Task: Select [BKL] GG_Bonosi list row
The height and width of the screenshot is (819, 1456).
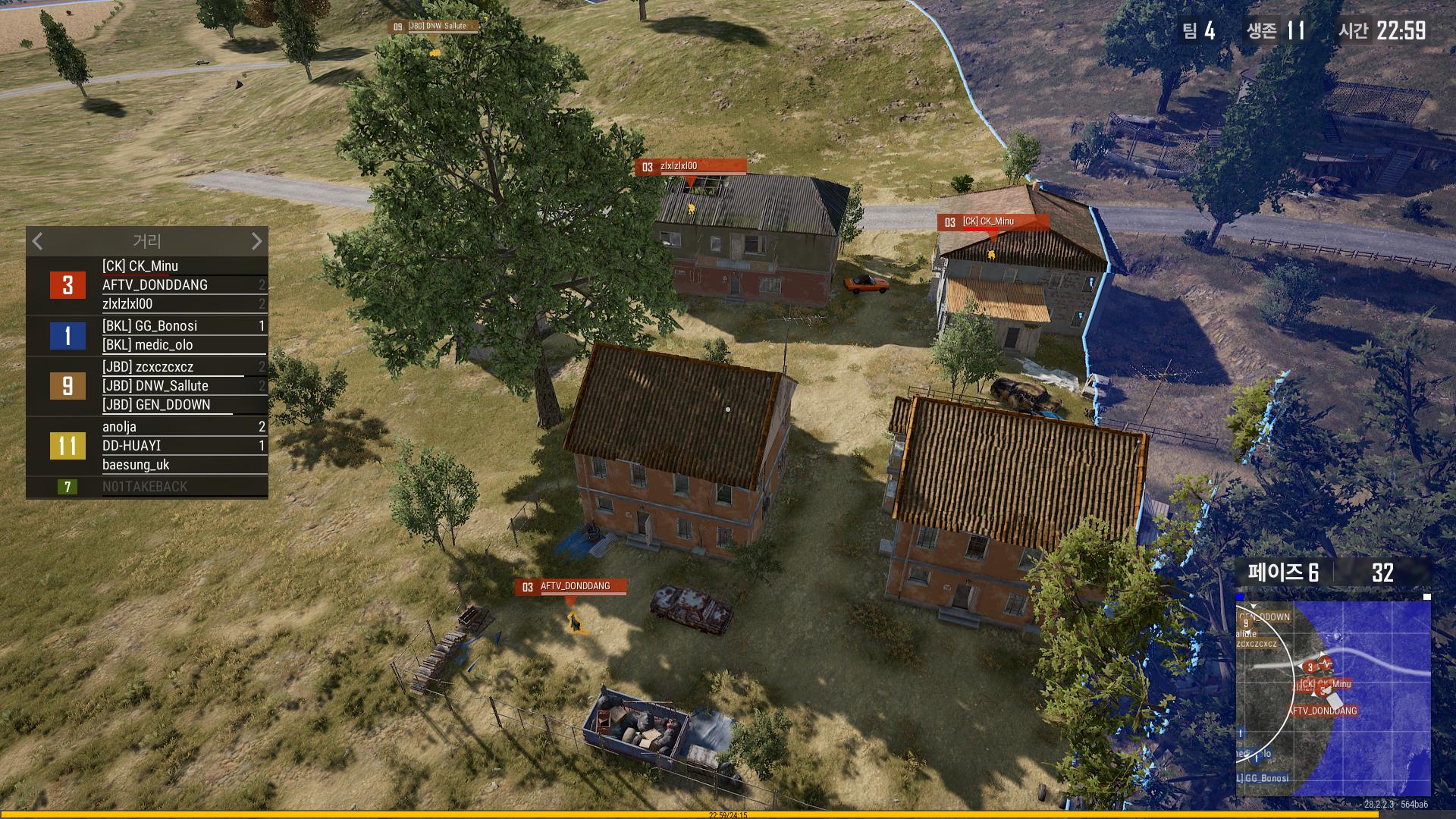Action: click(x=182, y=326)
